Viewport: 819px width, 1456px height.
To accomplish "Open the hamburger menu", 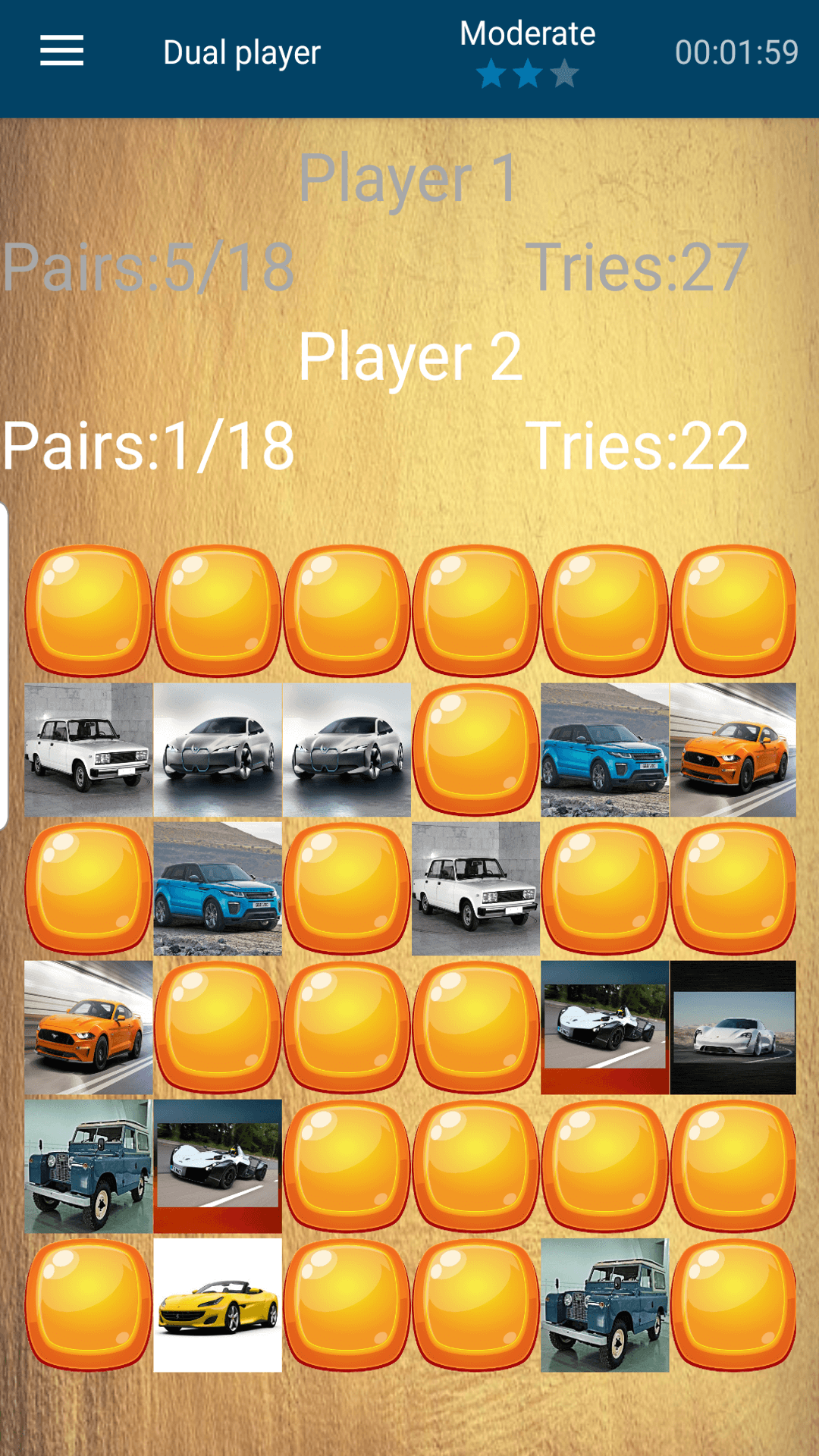I will [x=61, y=51].
